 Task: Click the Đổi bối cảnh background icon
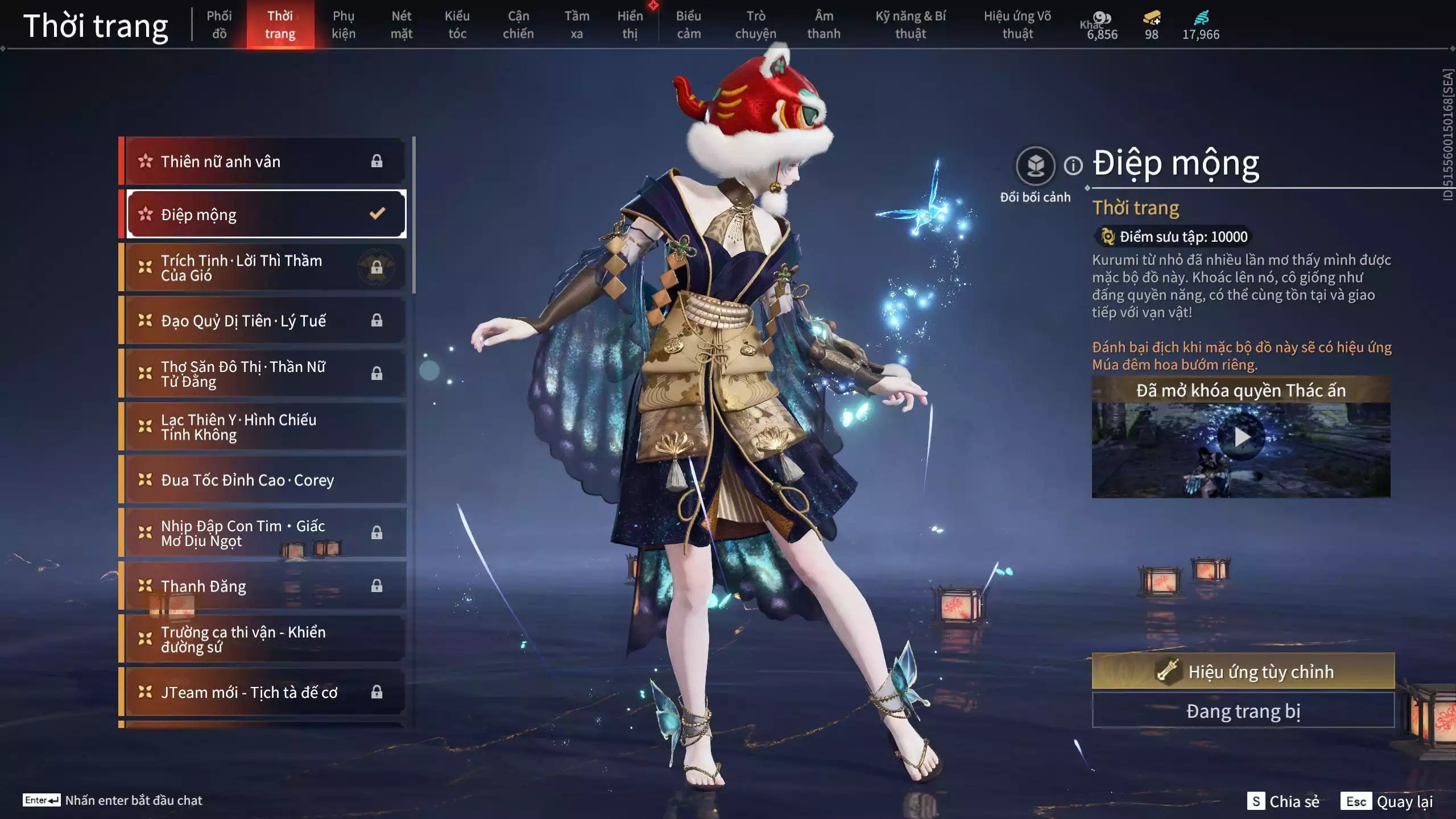[1035, 166]
